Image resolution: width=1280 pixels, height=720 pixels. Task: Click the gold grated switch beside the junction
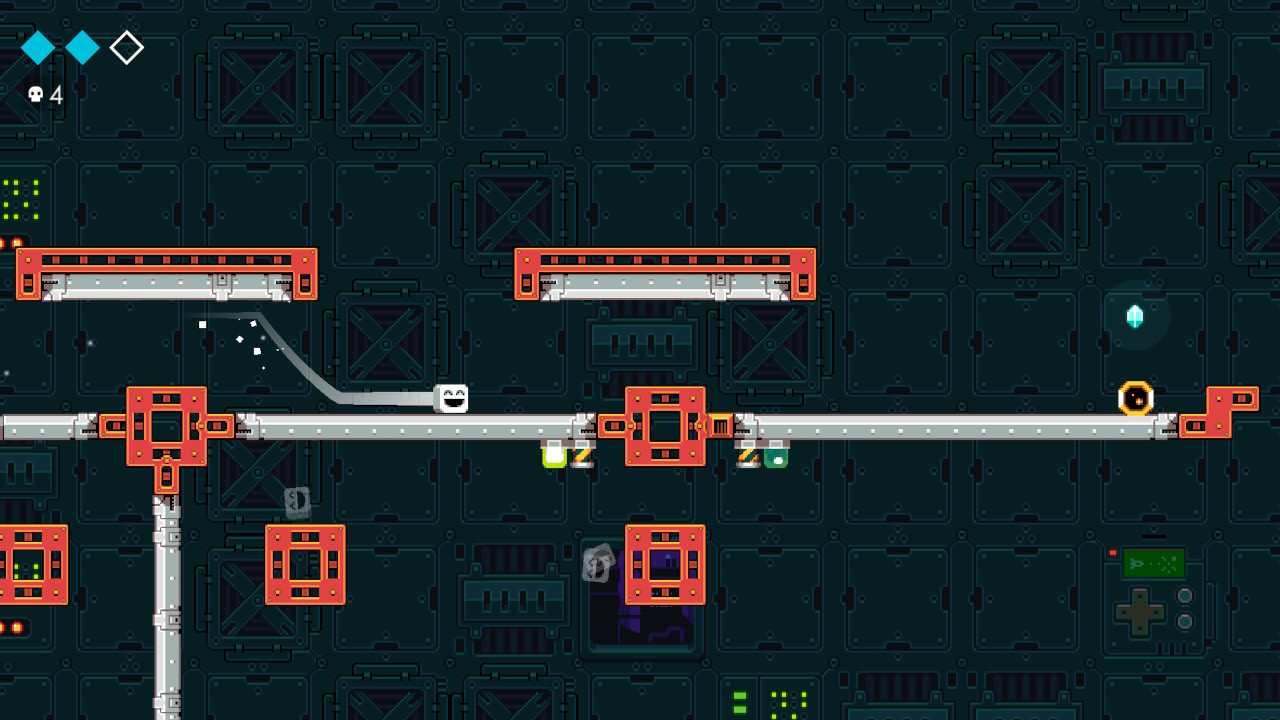pos(722,424)
